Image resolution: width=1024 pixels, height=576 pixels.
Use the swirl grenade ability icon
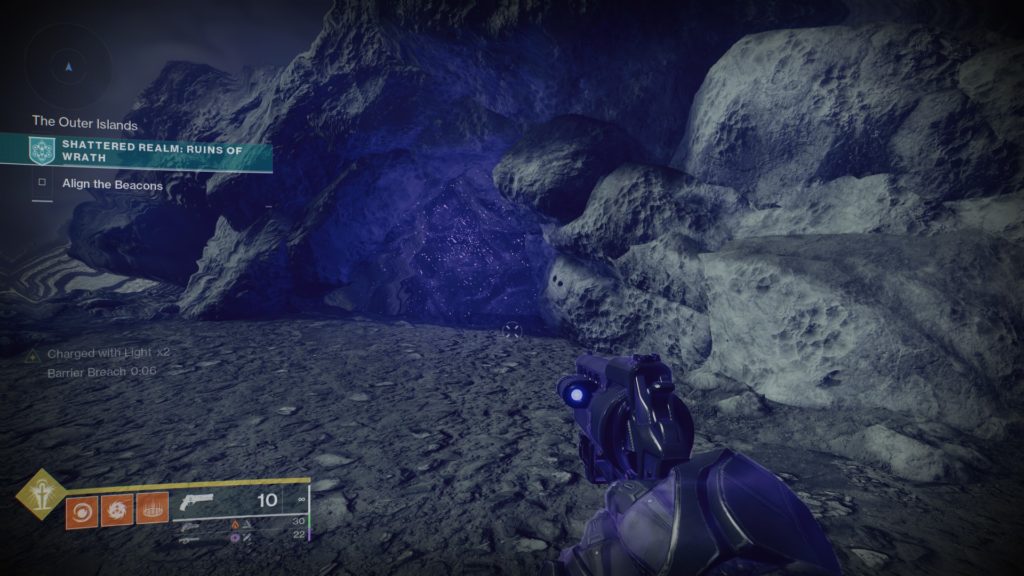[82, 510]
